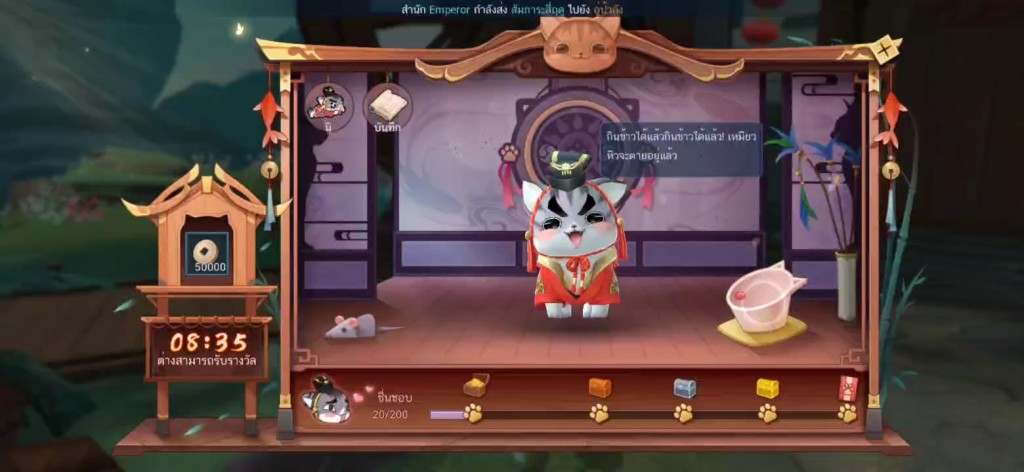Open the gold treasure chest reward

pyautogui.click(x=767, y=387)
